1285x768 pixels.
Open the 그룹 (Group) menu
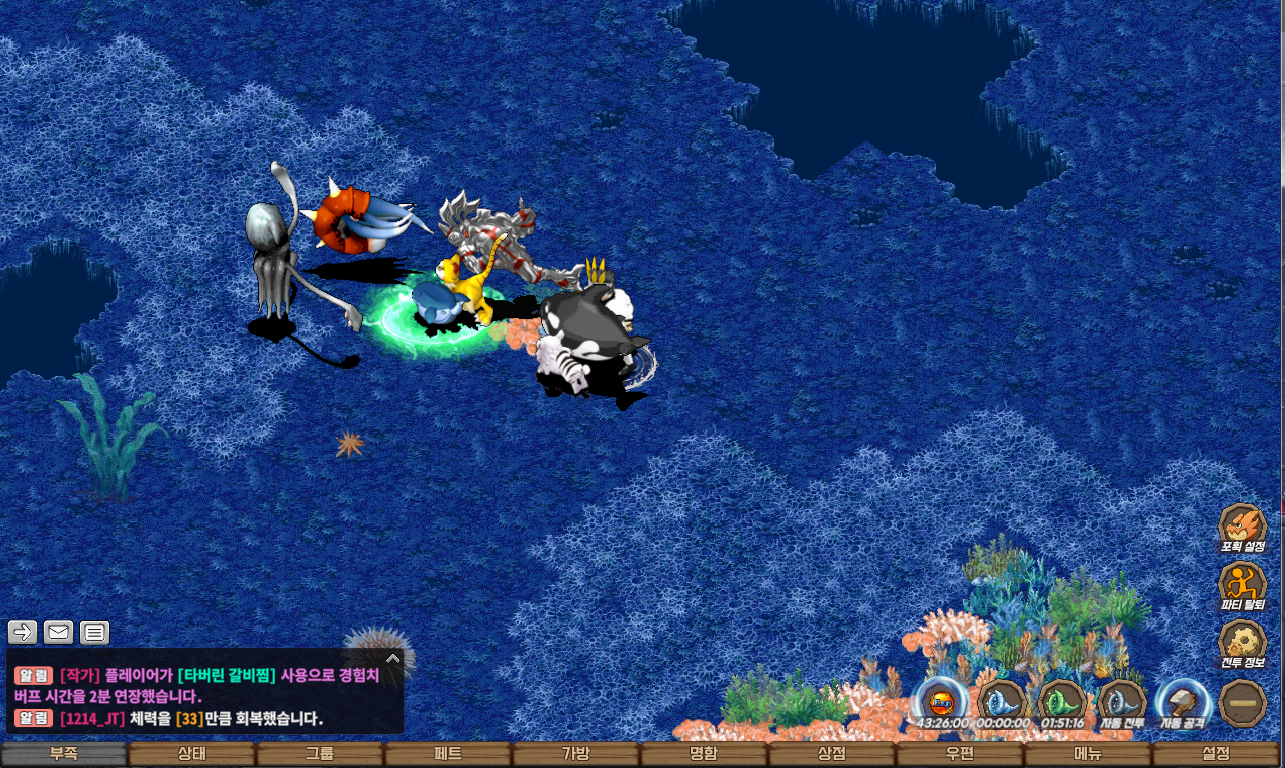tap(320, 754)
